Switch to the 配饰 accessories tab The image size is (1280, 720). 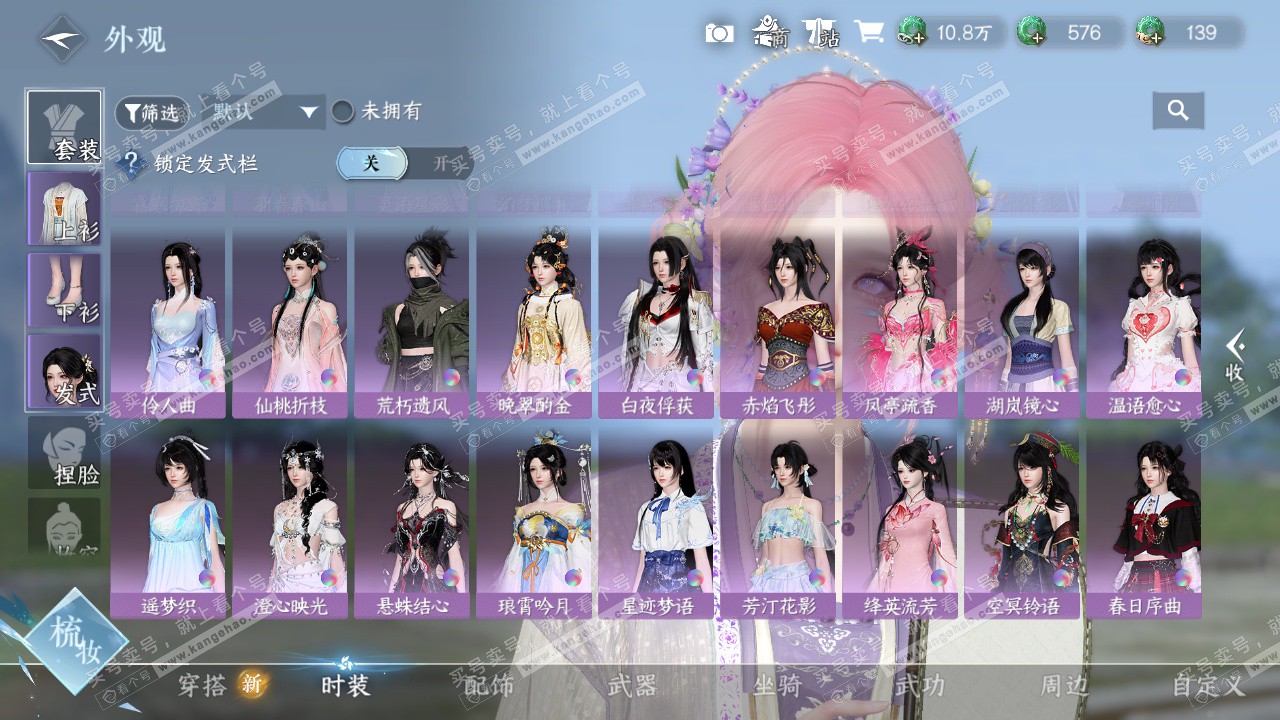pyautogui.click(x=489, y=686)
